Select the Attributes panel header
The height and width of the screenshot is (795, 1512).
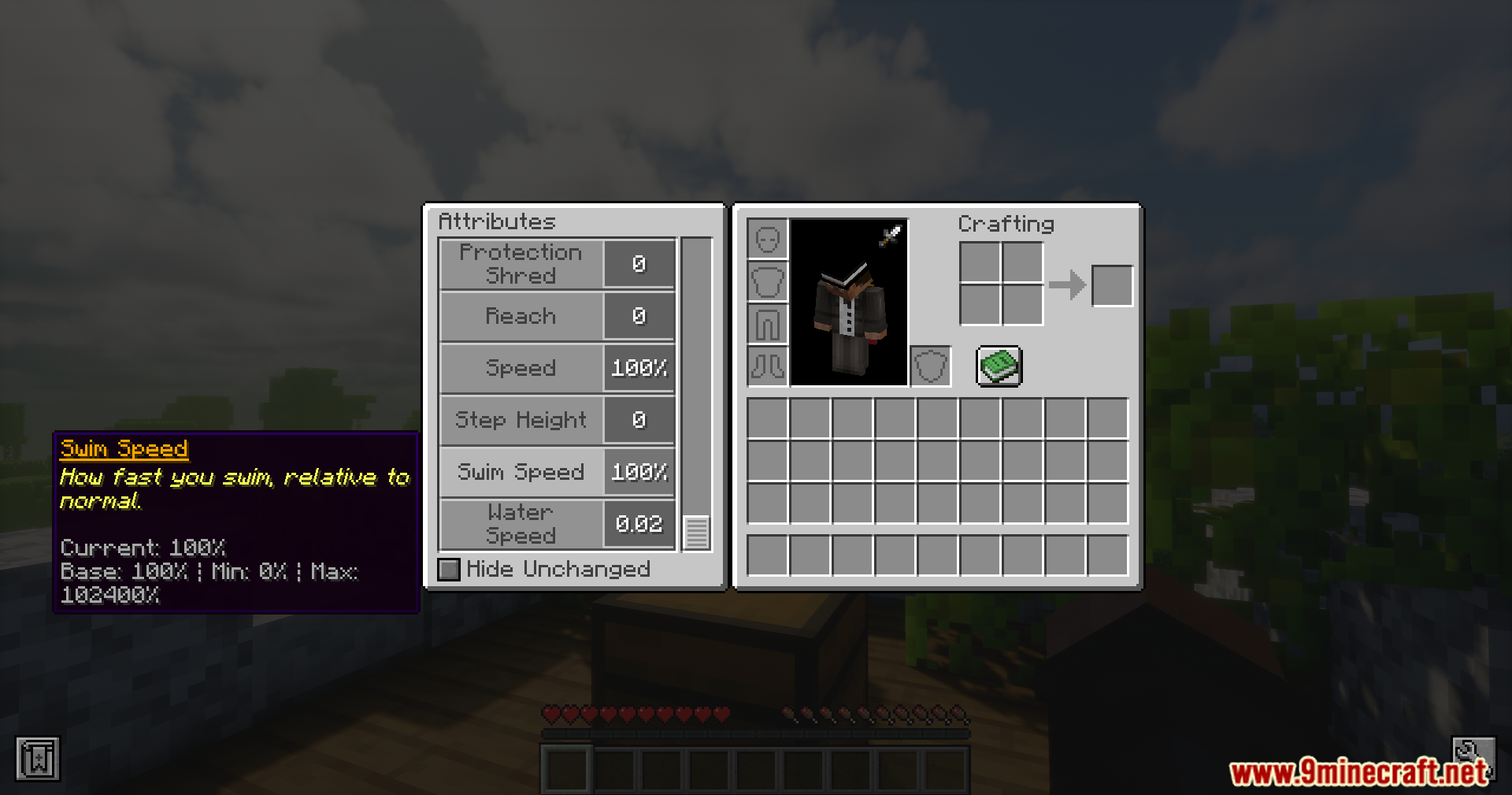pyautogui.click(x=496, y=221)
